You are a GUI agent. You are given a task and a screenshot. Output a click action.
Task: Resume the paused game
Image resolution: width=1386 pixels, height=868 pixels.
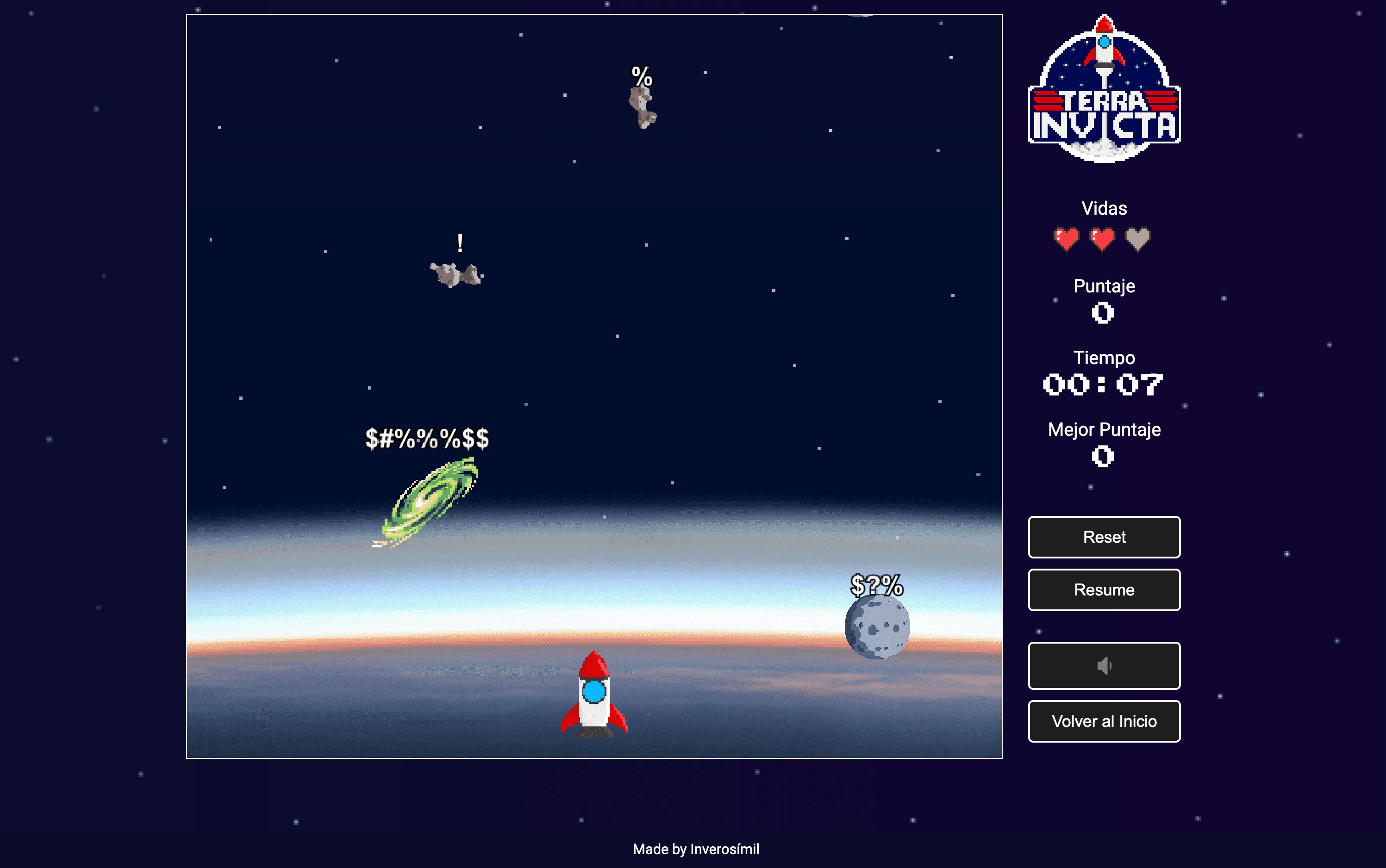(x=1104, y=589)
